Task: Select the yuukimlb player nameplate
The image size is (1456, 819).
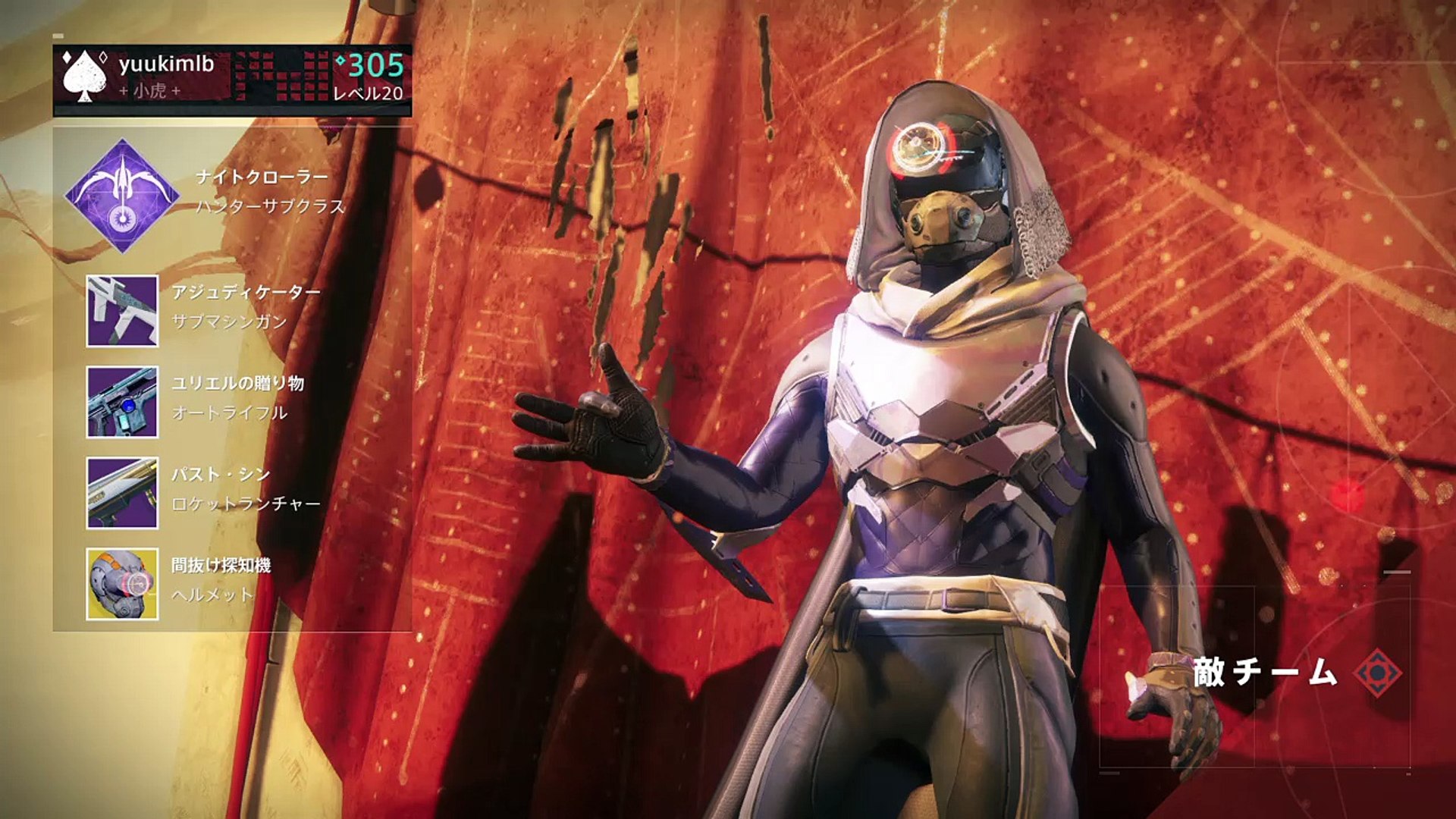Action: pyautogui.click(x=232, y=79)
